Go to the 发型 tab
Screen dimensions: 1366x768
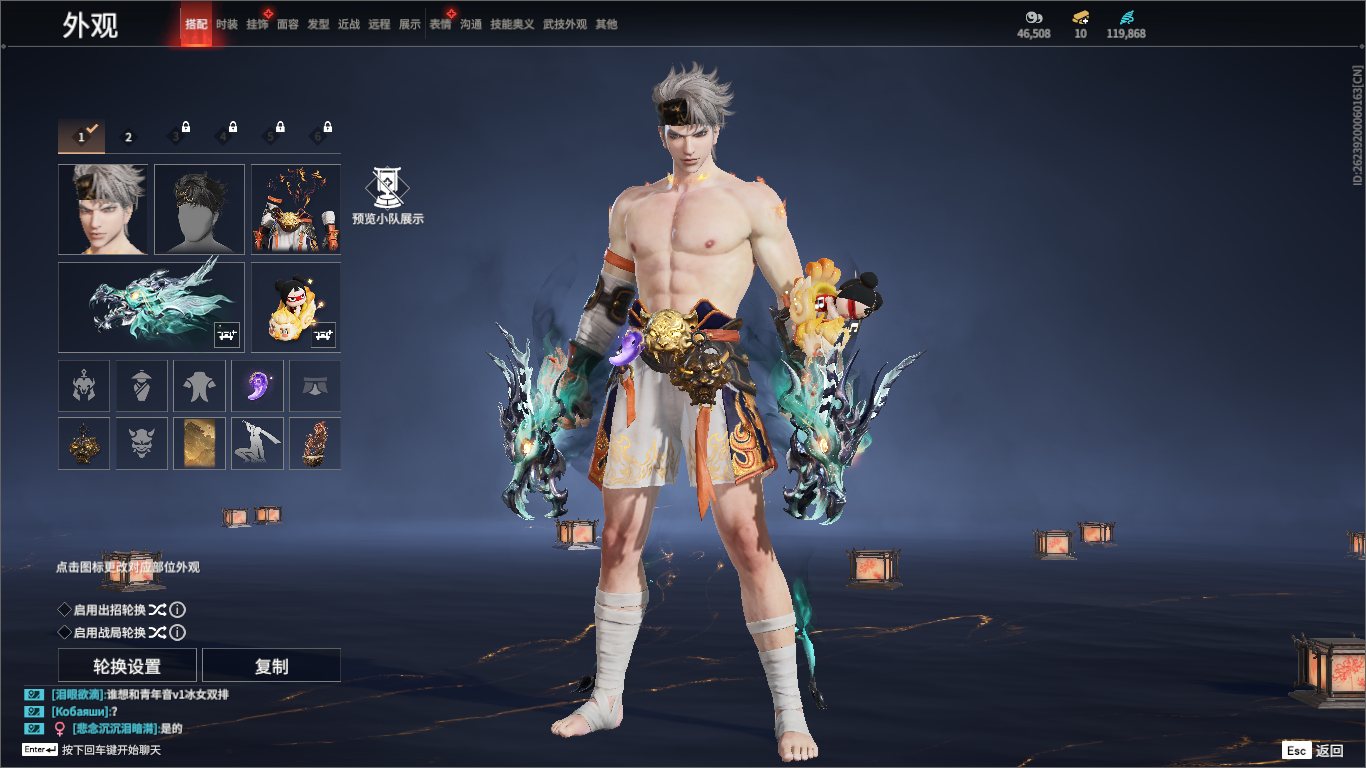point(318,24)
